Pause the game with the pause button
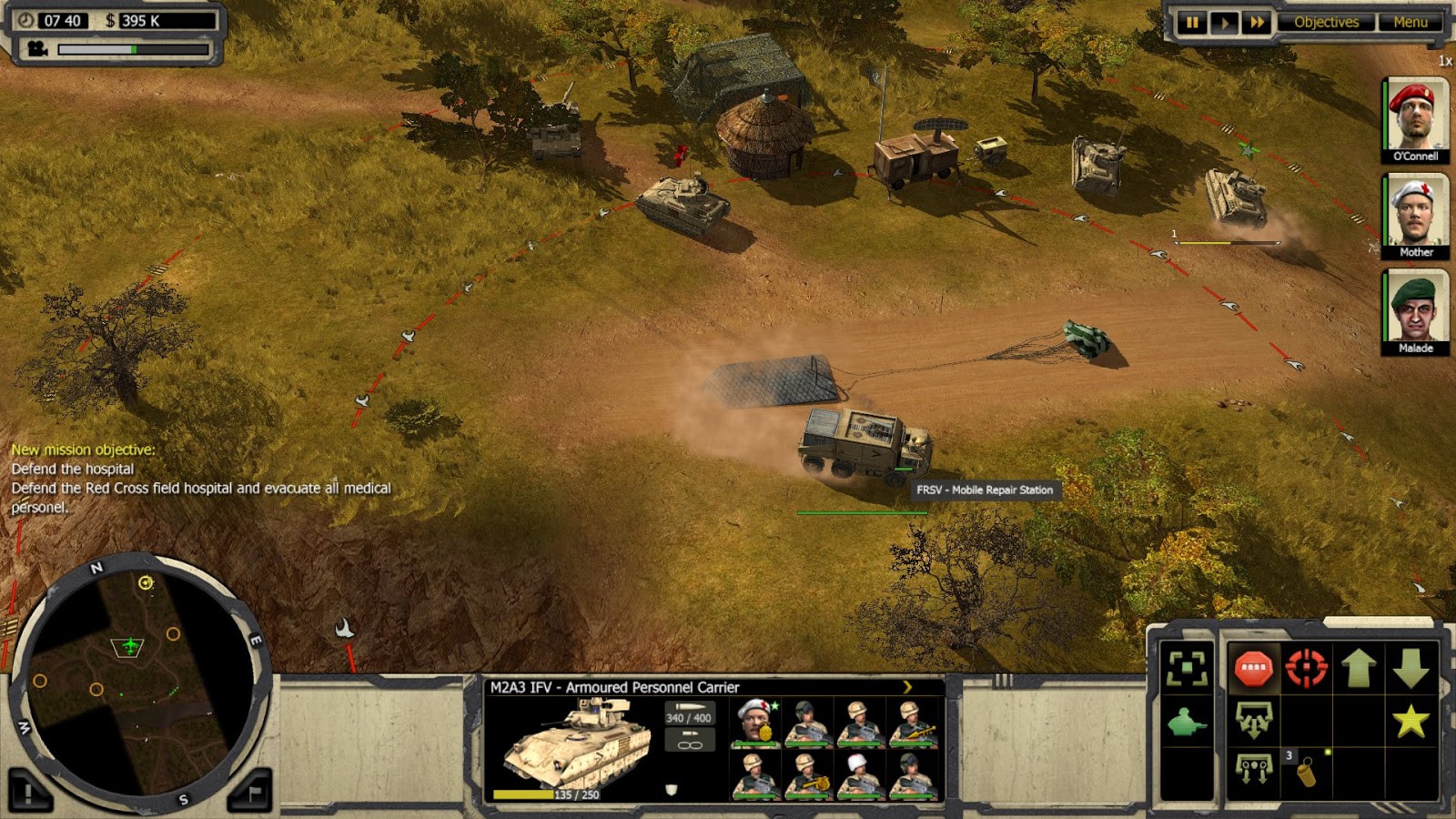The height and width of the screenshot is (819, 1456). [1190, 21]
